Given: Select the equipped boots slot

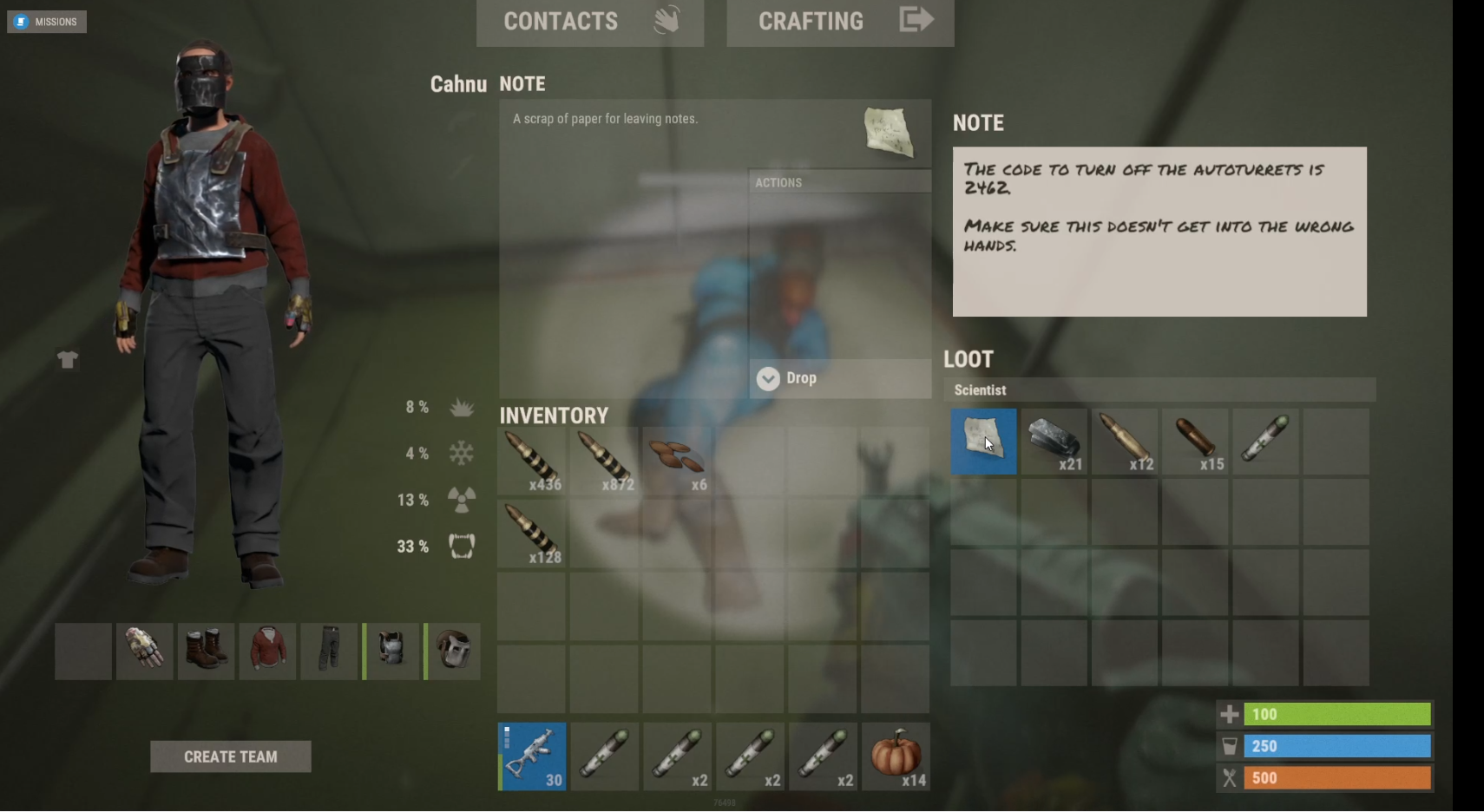Looking at the screenshot, I should (206, 651).
